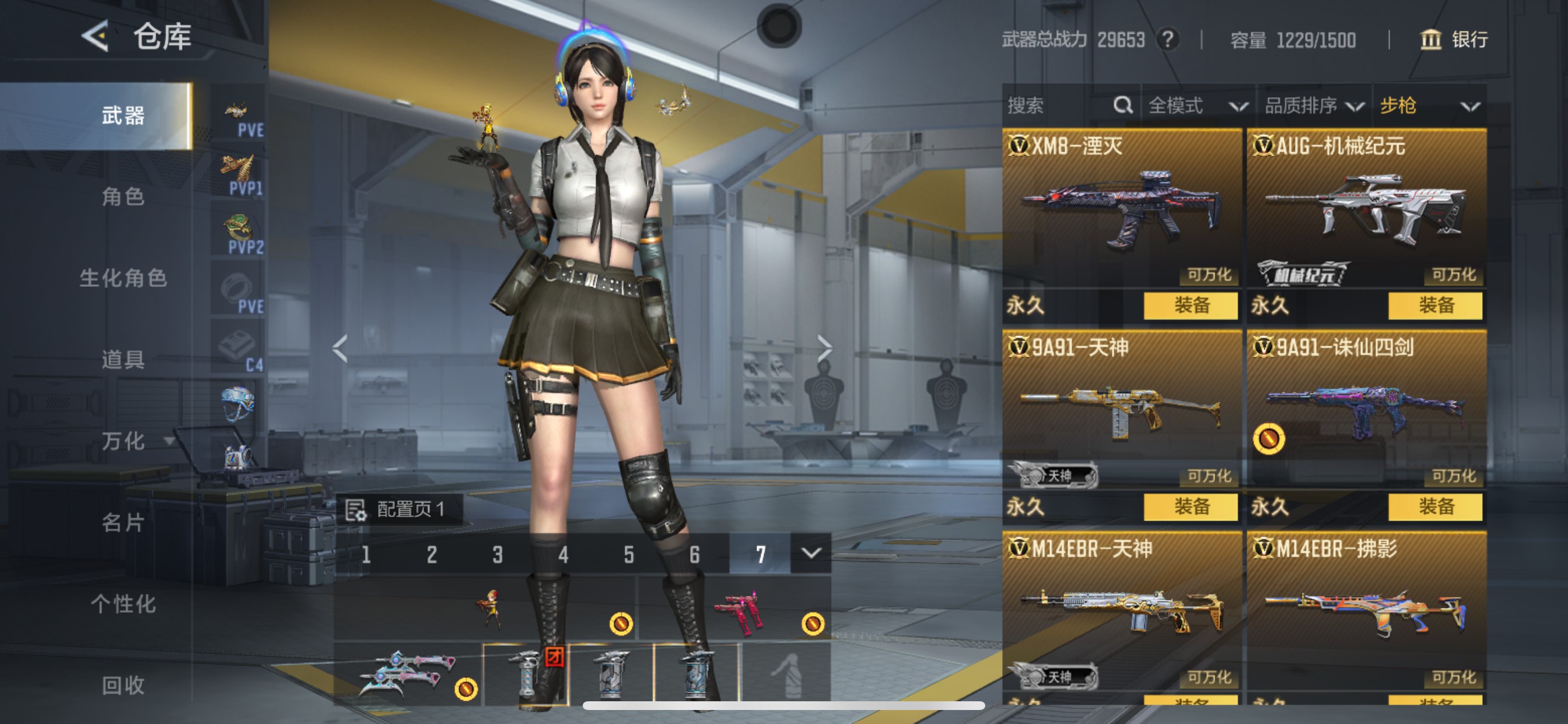
Task: Select loadout page number 5
Action: click(629, 555)
